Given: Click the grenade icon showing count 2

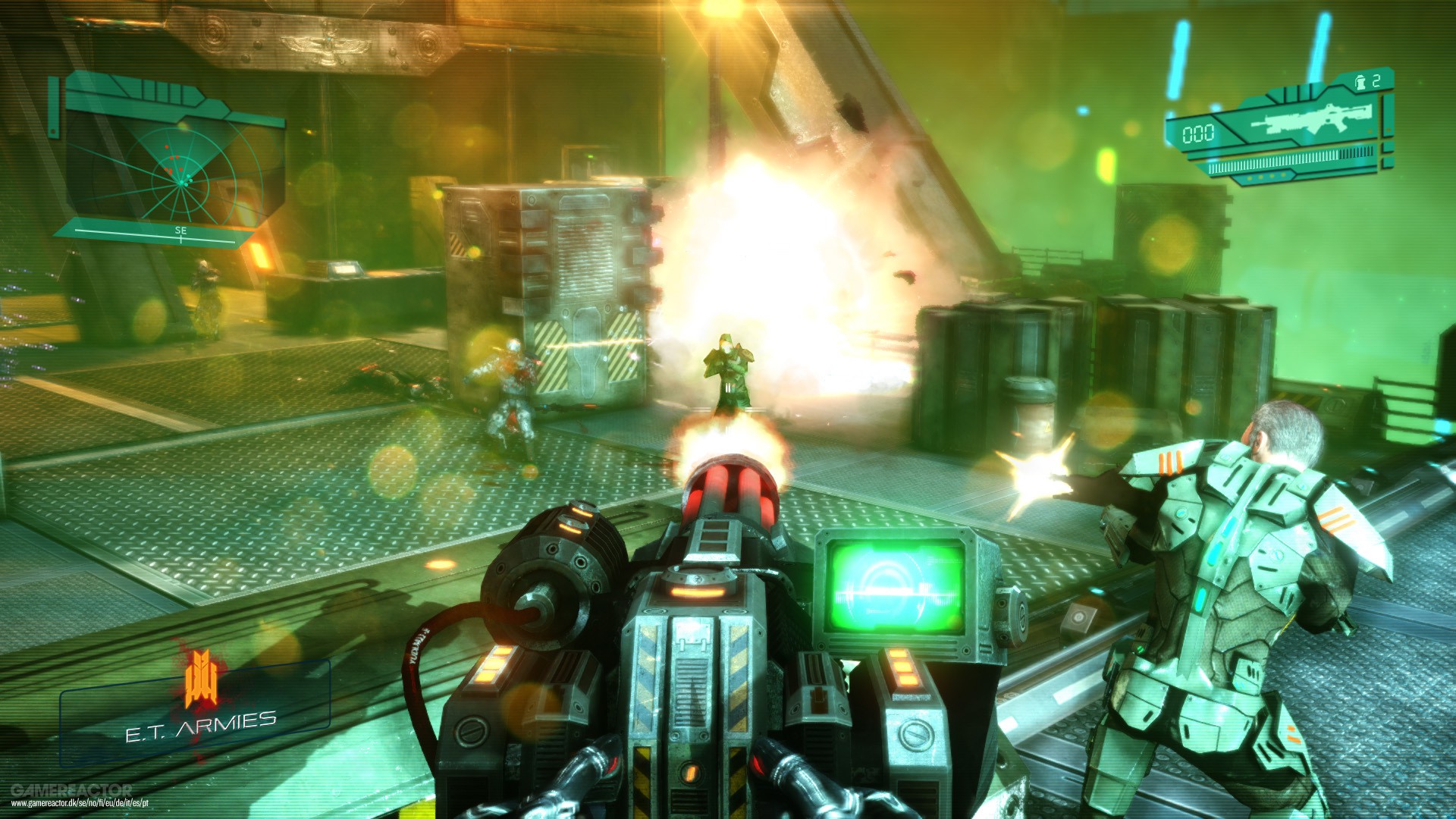Looking at the screenshot, I should (x=1362, y=81).
